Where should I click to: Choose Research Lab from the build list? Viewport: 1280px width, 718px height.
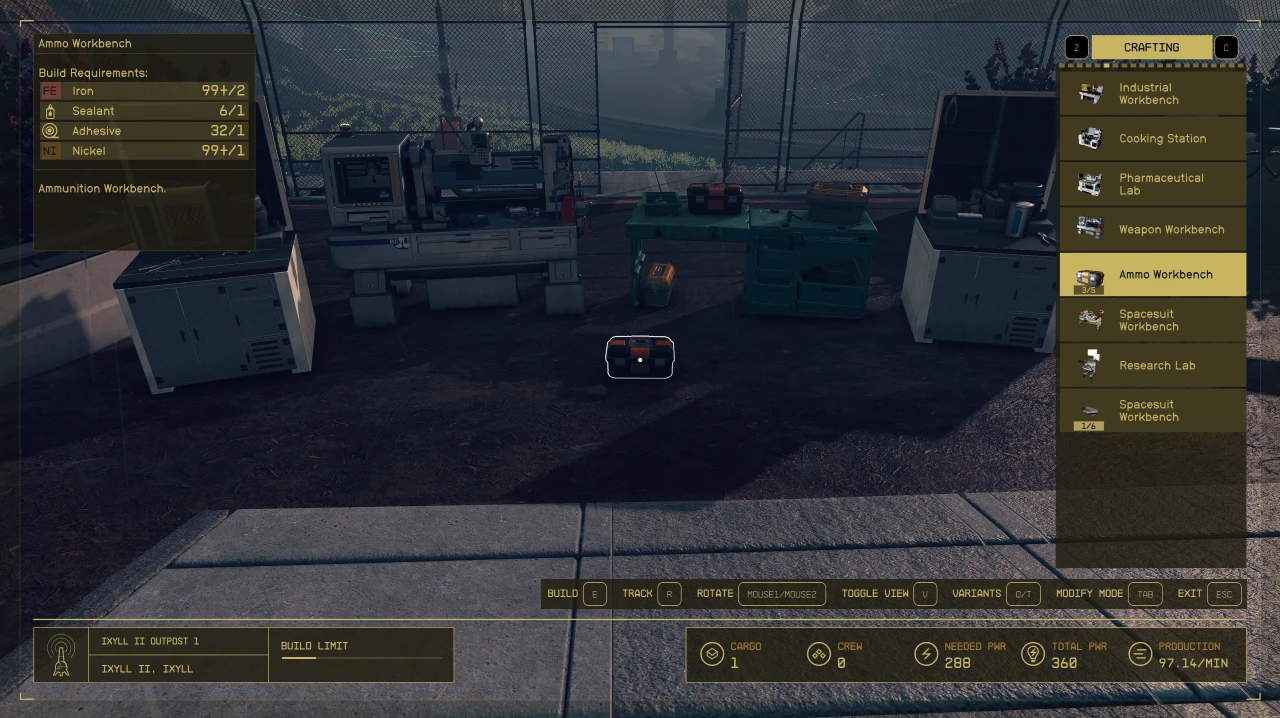pos(1152,366)
